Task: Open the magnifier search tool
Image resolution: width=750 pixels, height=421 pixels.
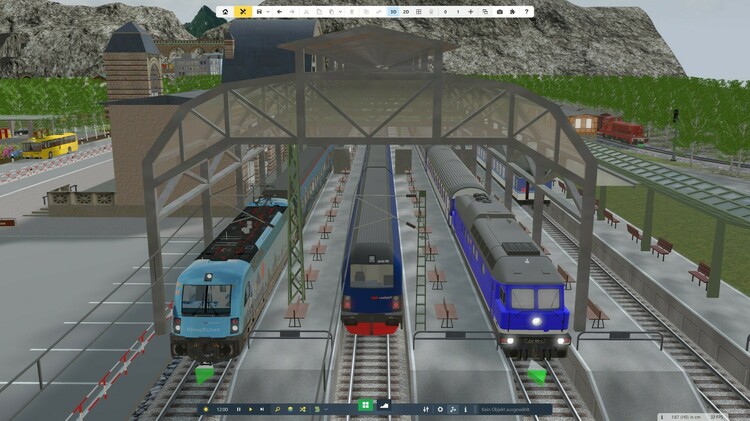Action: 278,409
